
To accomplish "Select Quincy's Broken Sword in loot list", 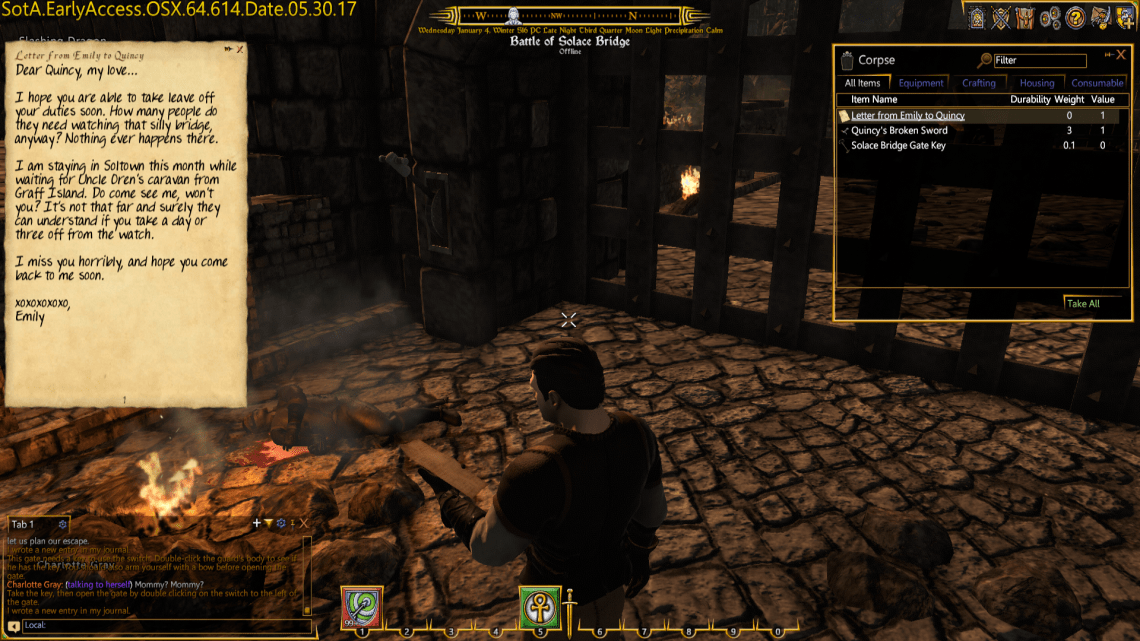I will (899, 130).
